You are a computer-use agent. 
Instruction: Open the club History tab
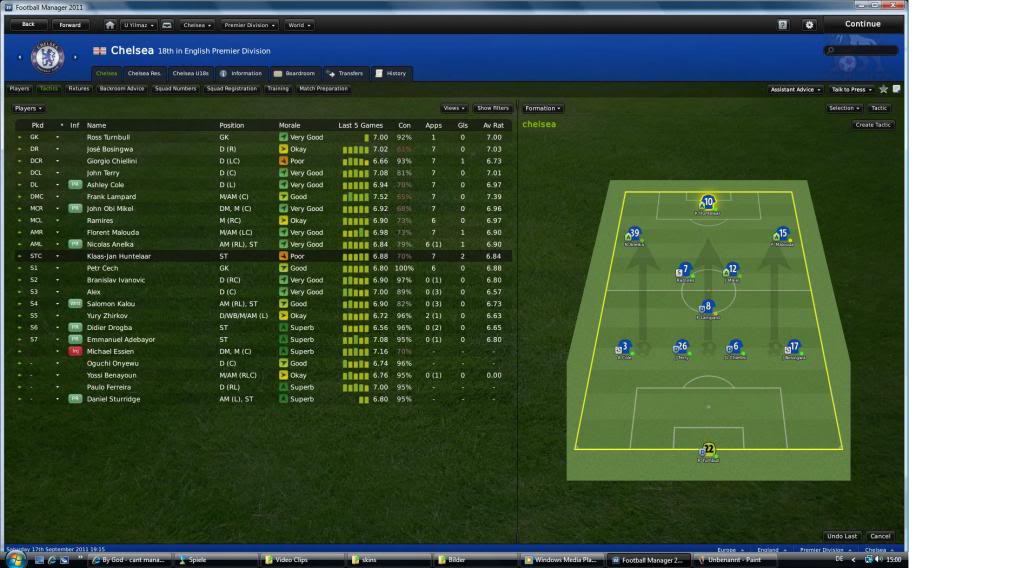pos(391,73)
